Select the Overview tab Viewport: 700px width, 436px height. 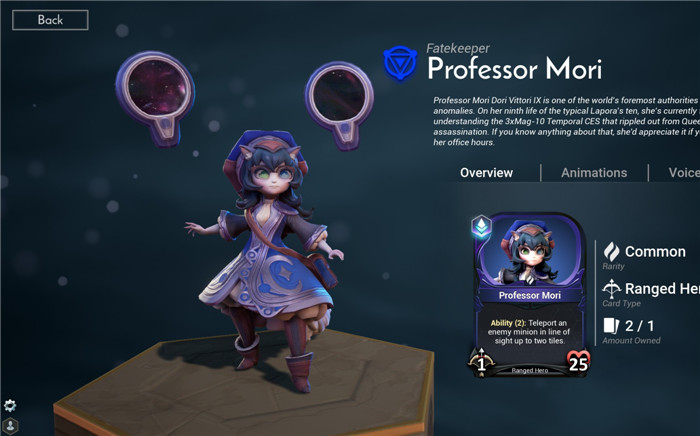click(486, 173)
